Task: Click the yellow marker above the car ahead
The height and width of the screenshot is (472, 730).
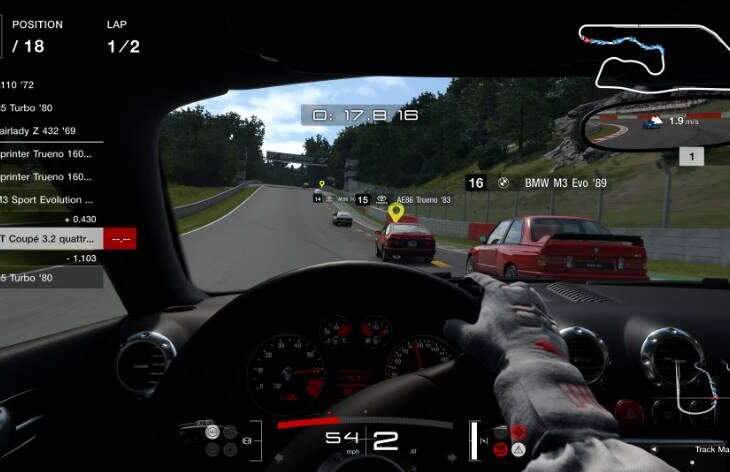Action: (396, 212)
